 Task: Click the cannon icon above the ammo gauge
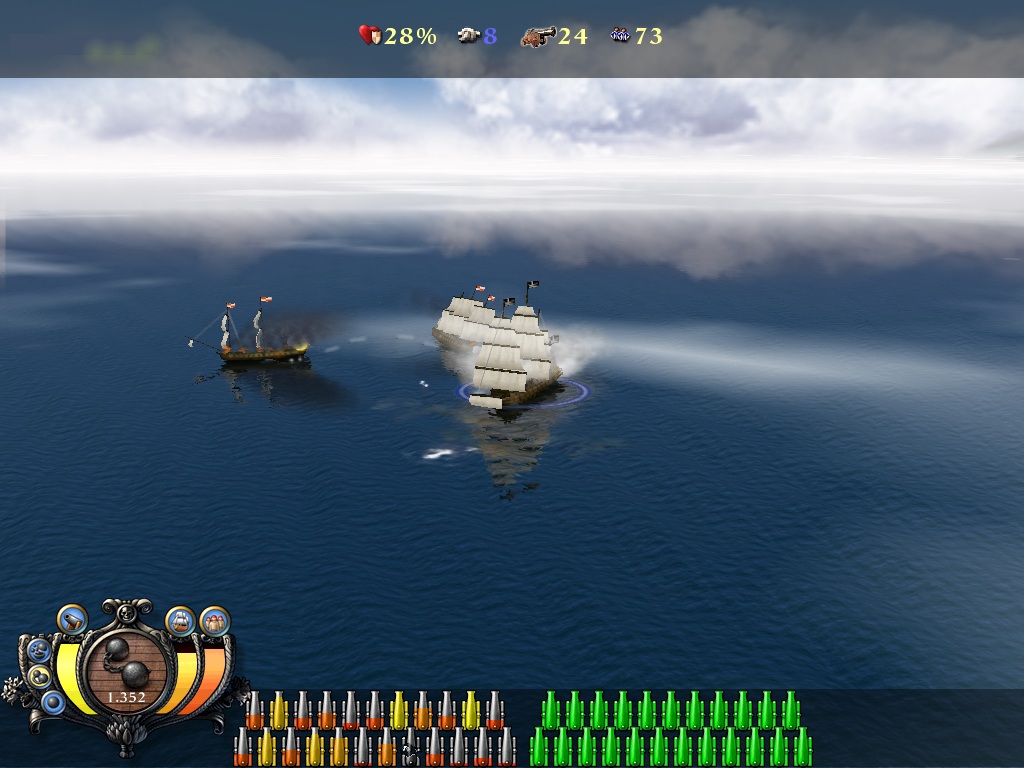tap(72, 620)
